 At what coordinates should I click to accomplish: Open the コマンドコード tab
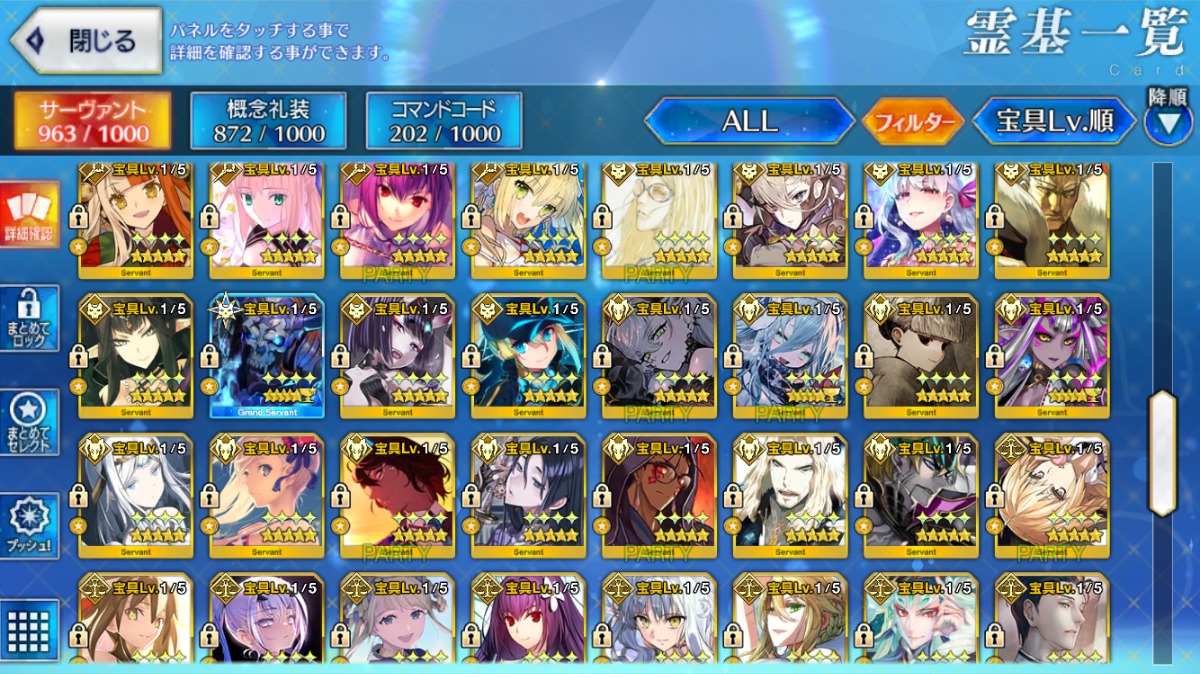pyautogui.click(x=444, y=121)
